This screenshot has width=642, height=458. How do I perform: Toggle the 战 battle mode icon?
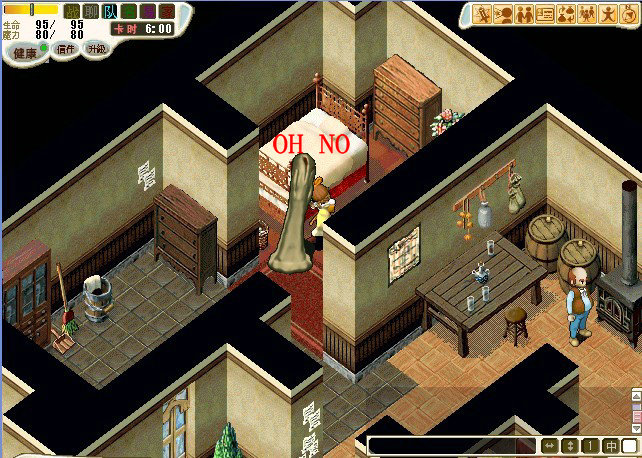[x=72, y=11]
